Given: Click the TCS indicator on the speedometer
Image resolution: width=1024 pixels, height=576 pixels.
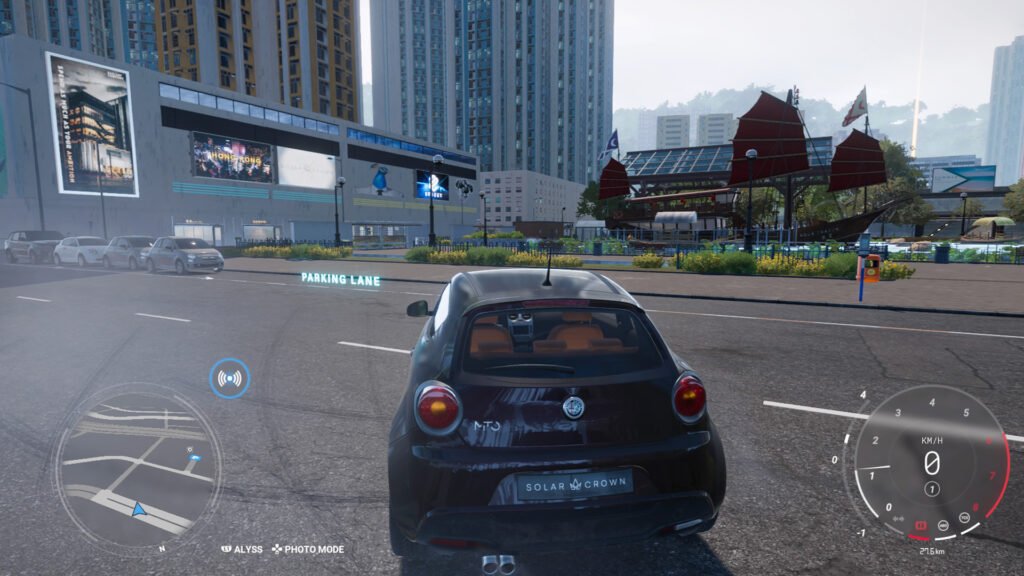Looking at the screenshot, I should (965, 517).
